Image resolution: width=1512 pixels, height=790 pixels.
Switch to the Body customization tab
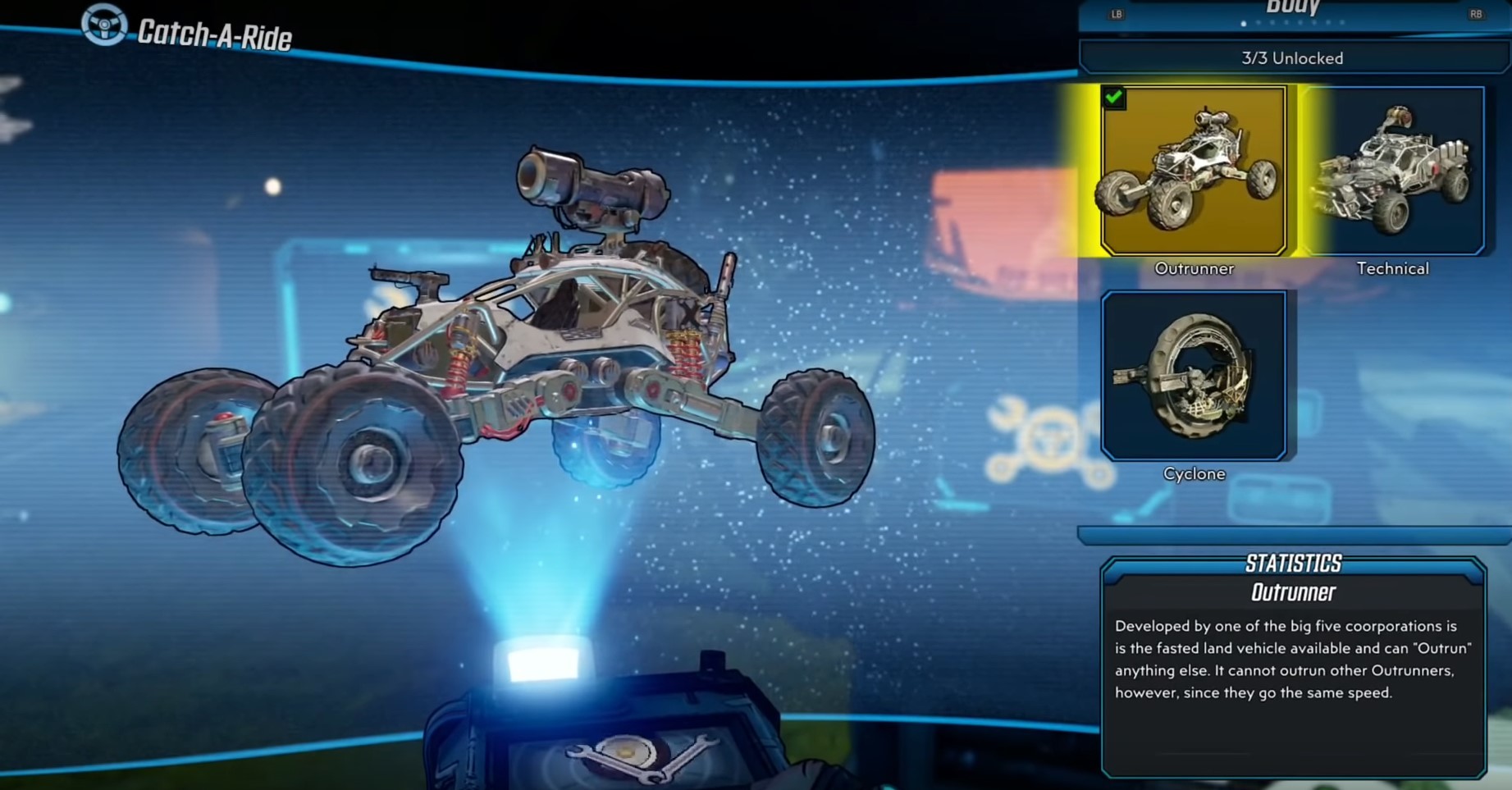point(1292,7)
